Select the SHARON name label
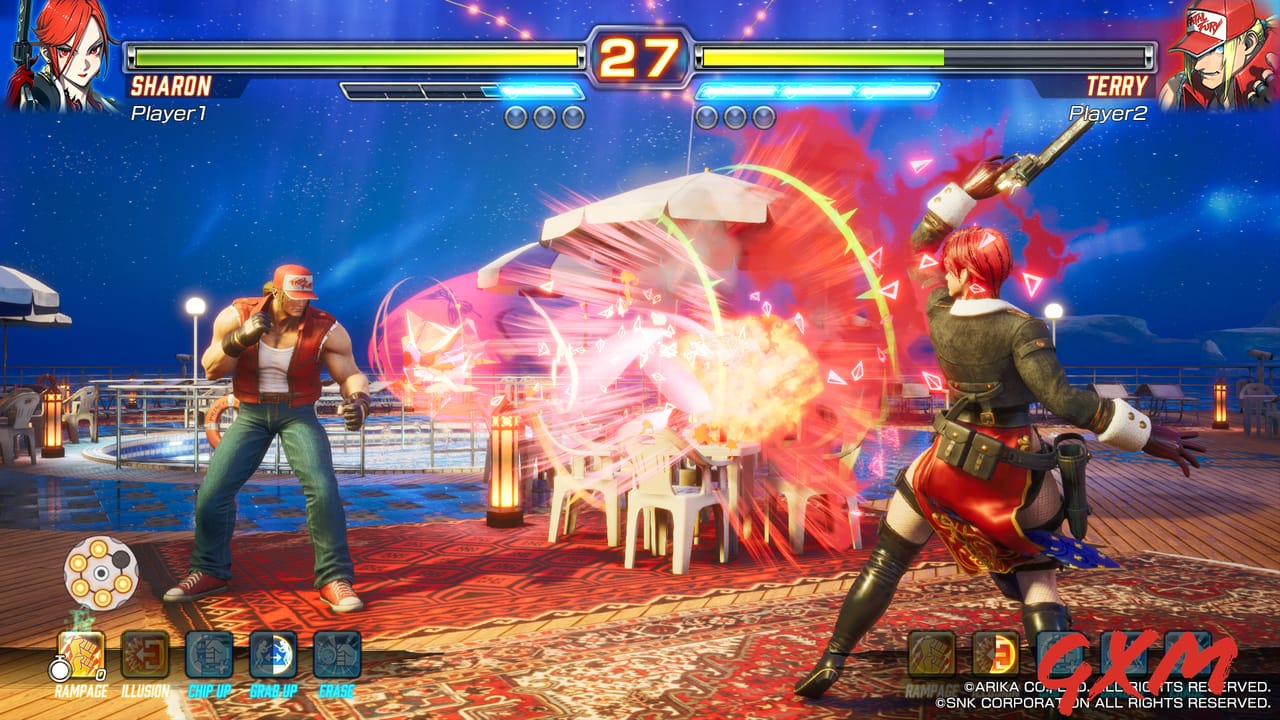Screen dimensions: 1280x720 pos(172,87)
